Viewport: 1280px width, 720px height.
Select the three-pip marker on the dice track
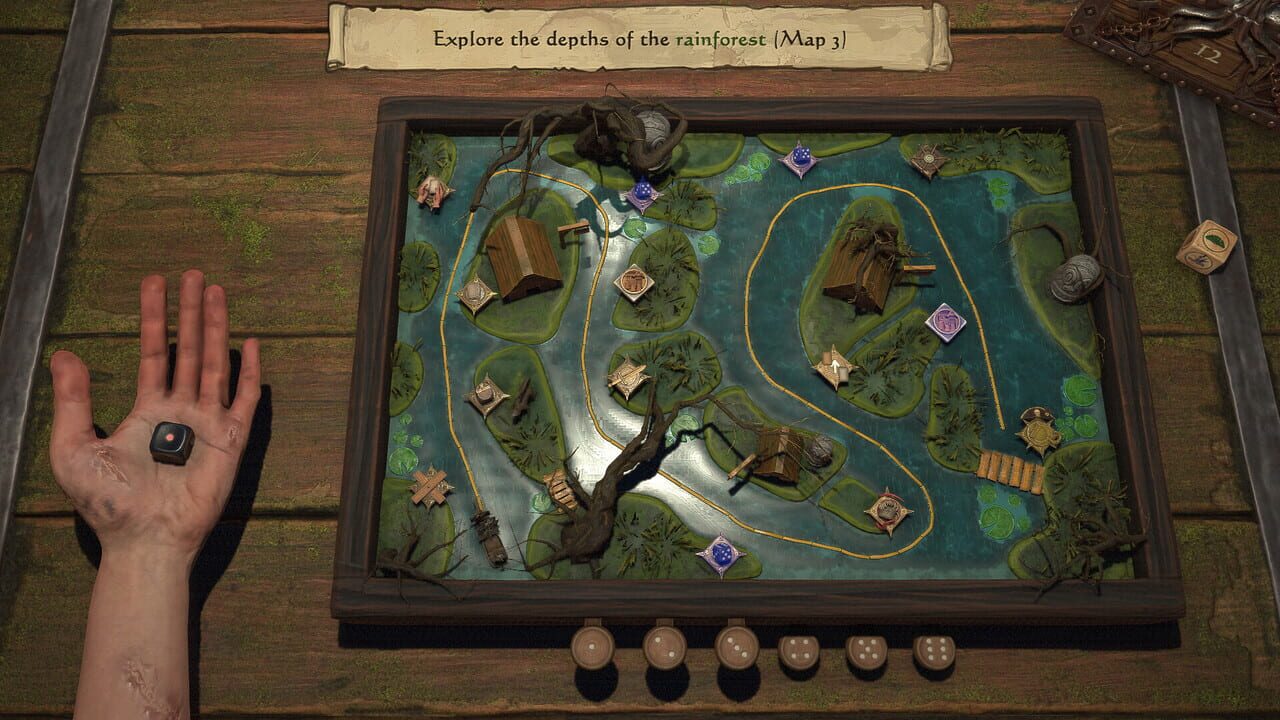[x=736, y=648]
